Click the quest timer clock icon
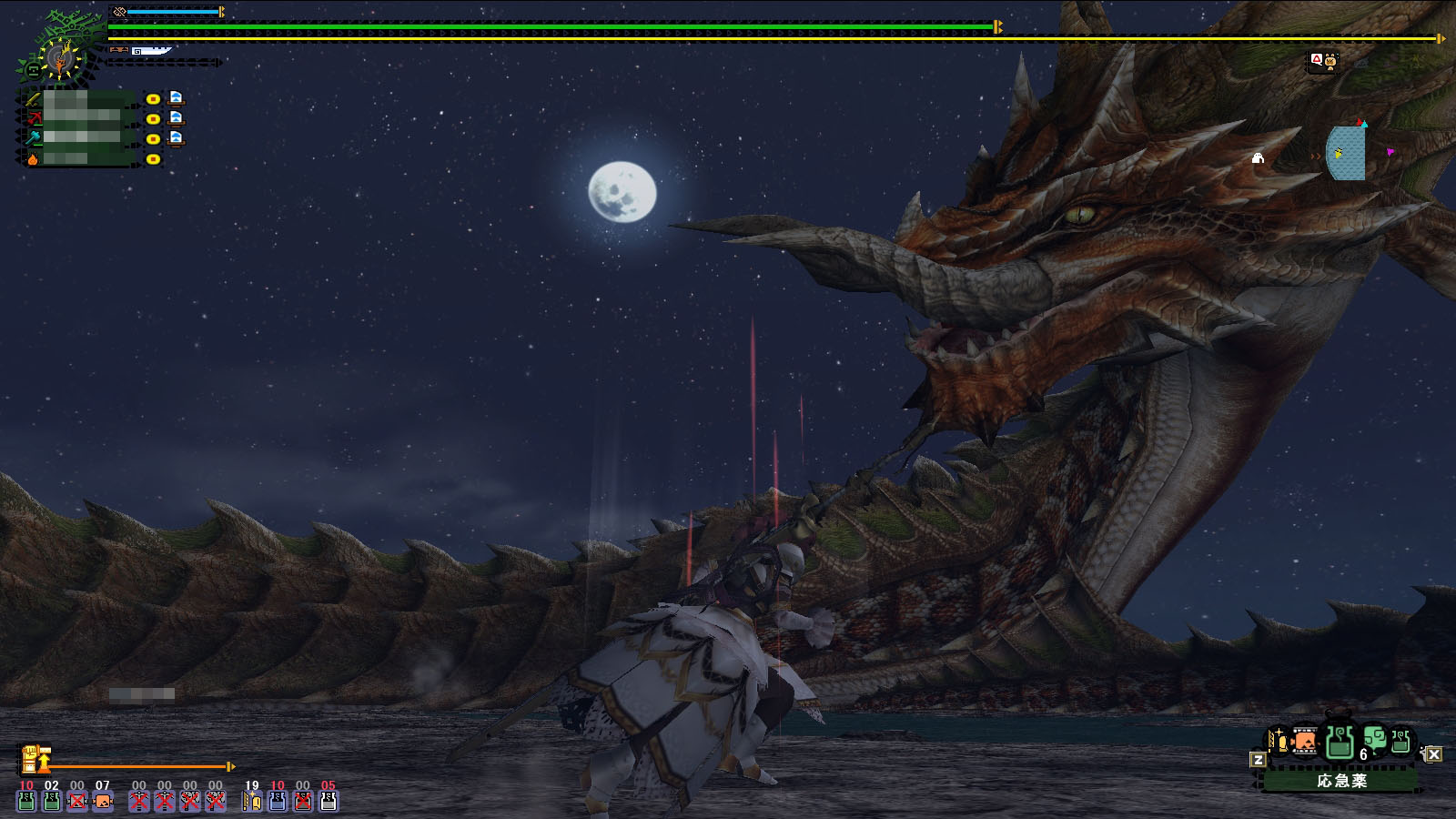The width and height of the screenshot is (1456, 819). pos(60,59)
